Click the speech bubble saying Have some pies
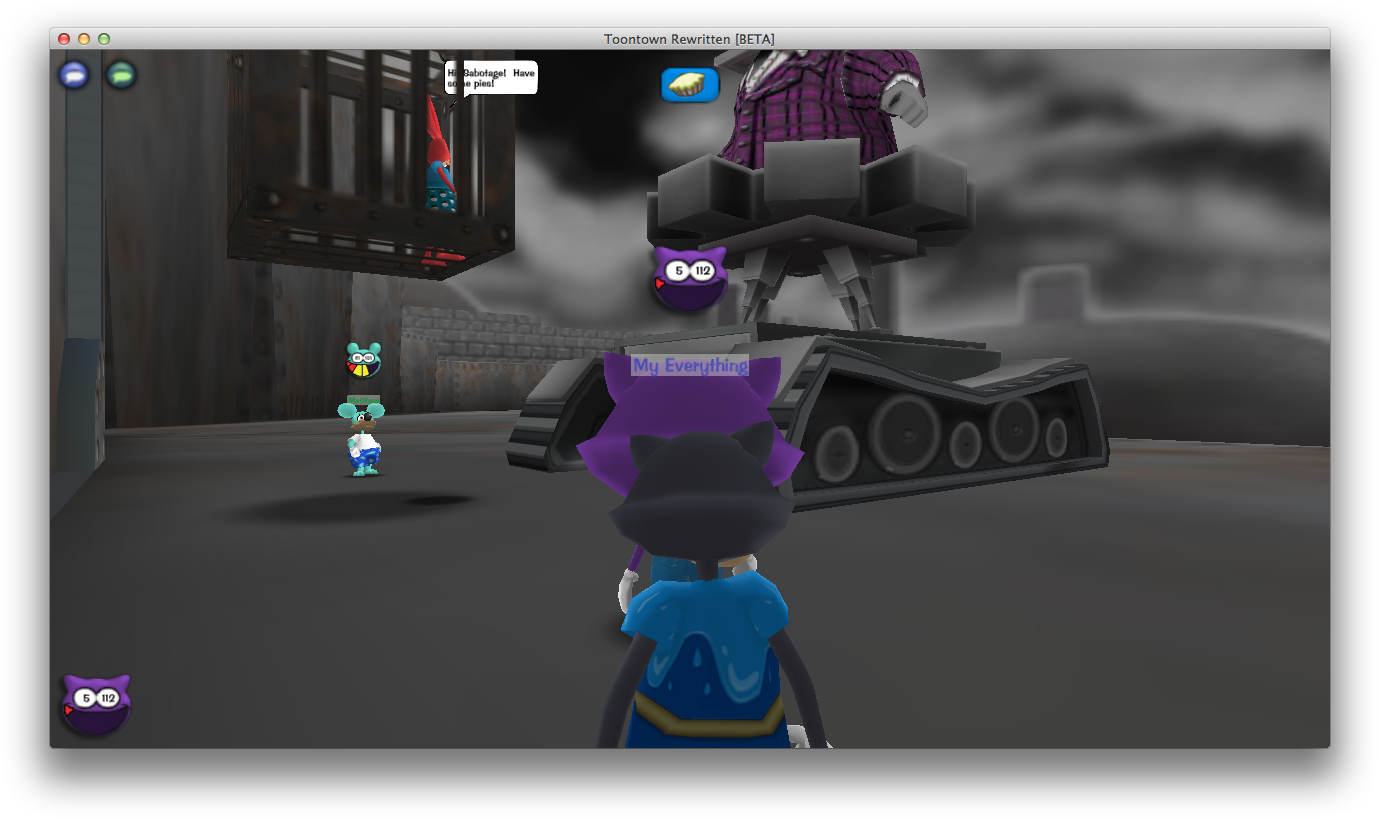 489,78
